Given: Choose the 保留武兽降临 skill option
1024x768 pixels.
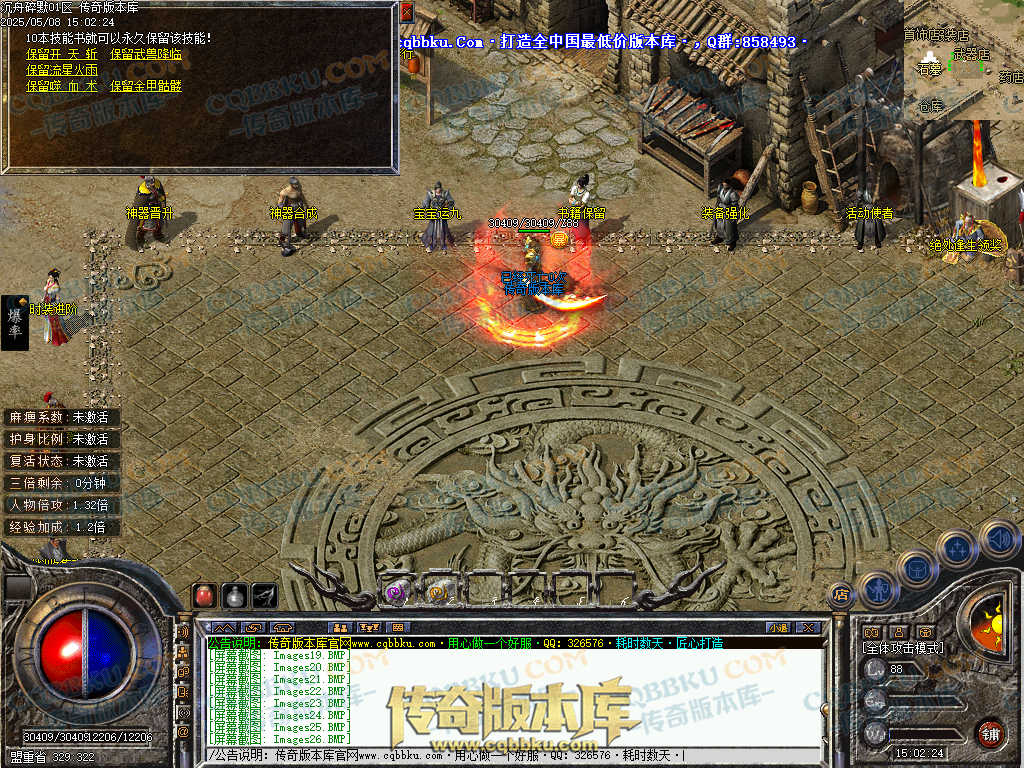Looking at the screenshot, I should tap(146, 54).
